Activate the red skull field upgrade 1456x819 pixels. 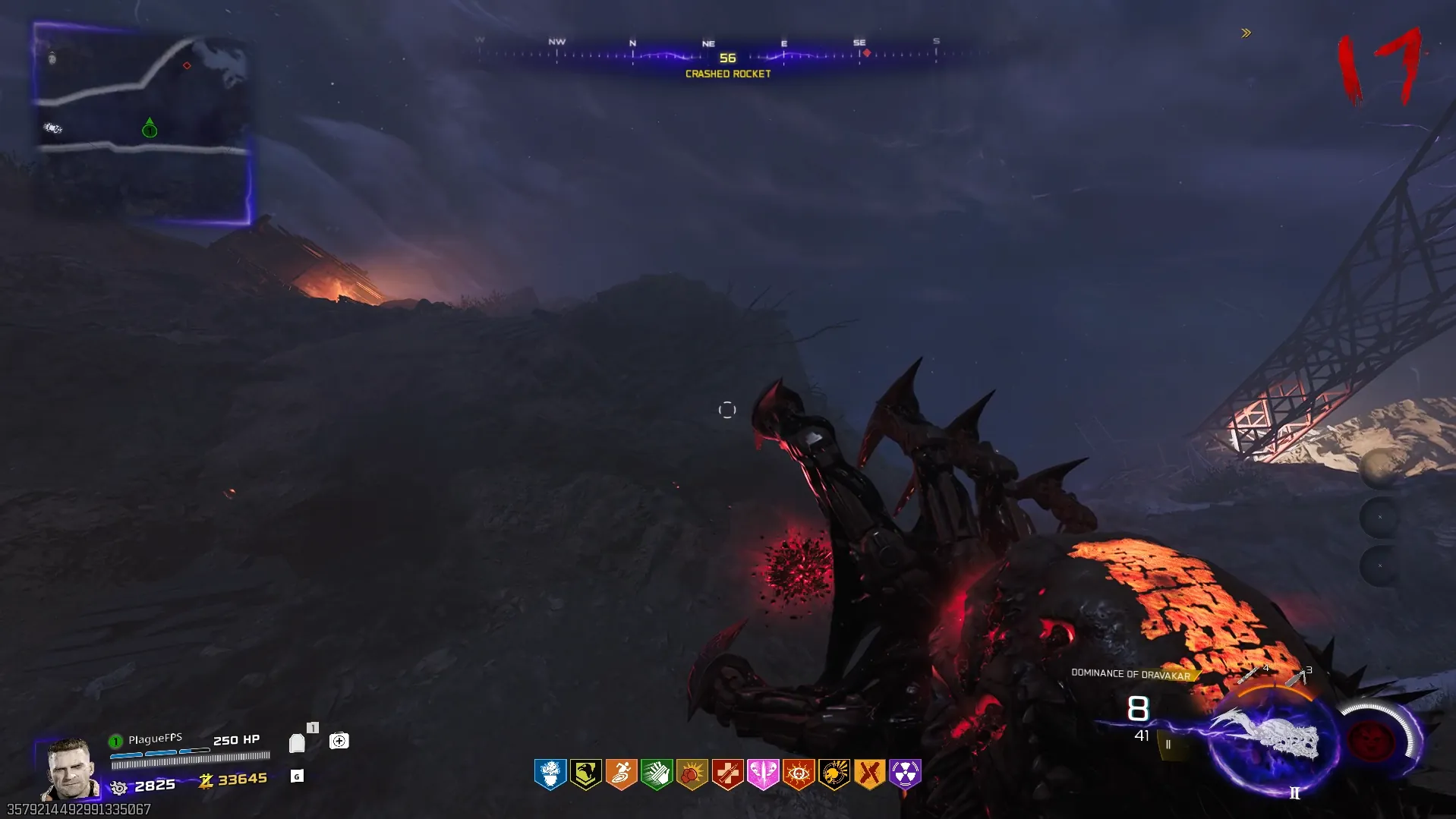click(x=1371, y=739)
